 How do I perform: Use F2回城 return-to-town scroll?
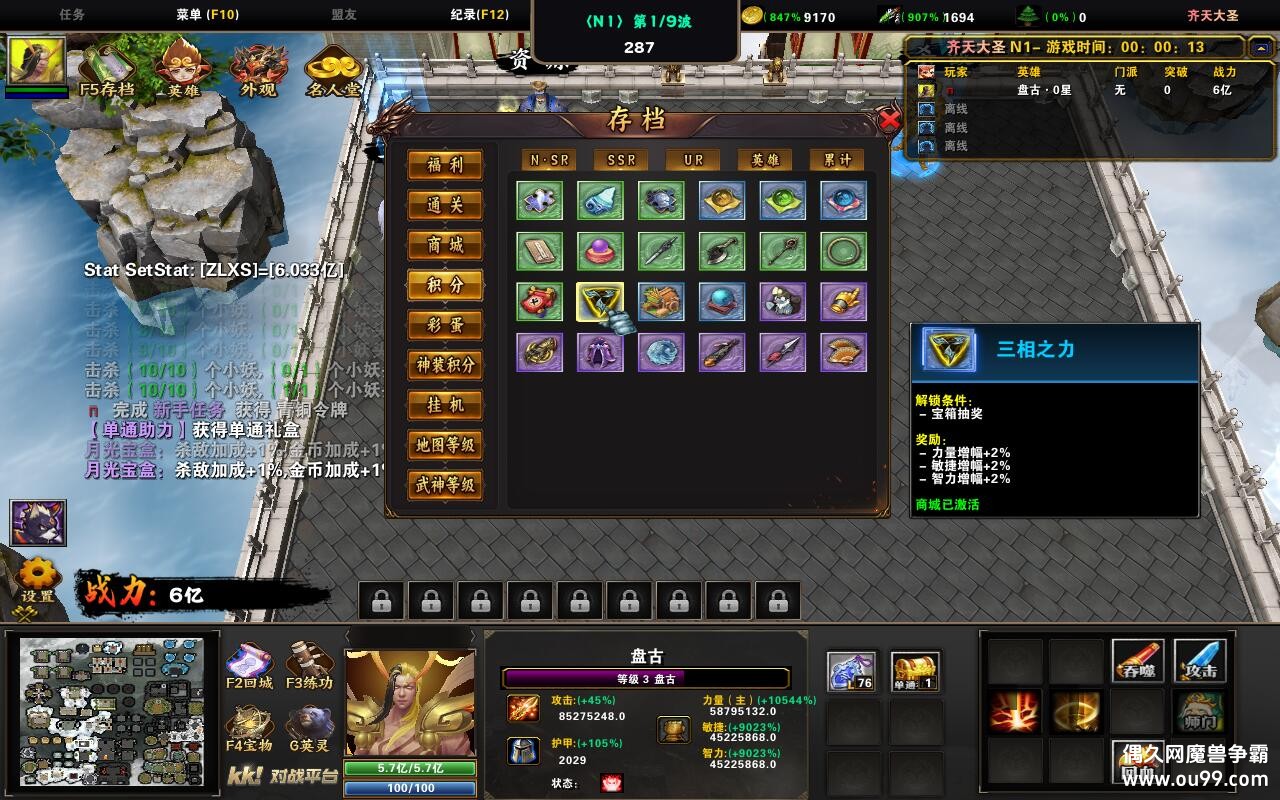pyautogui.click(x=249, y=668)
